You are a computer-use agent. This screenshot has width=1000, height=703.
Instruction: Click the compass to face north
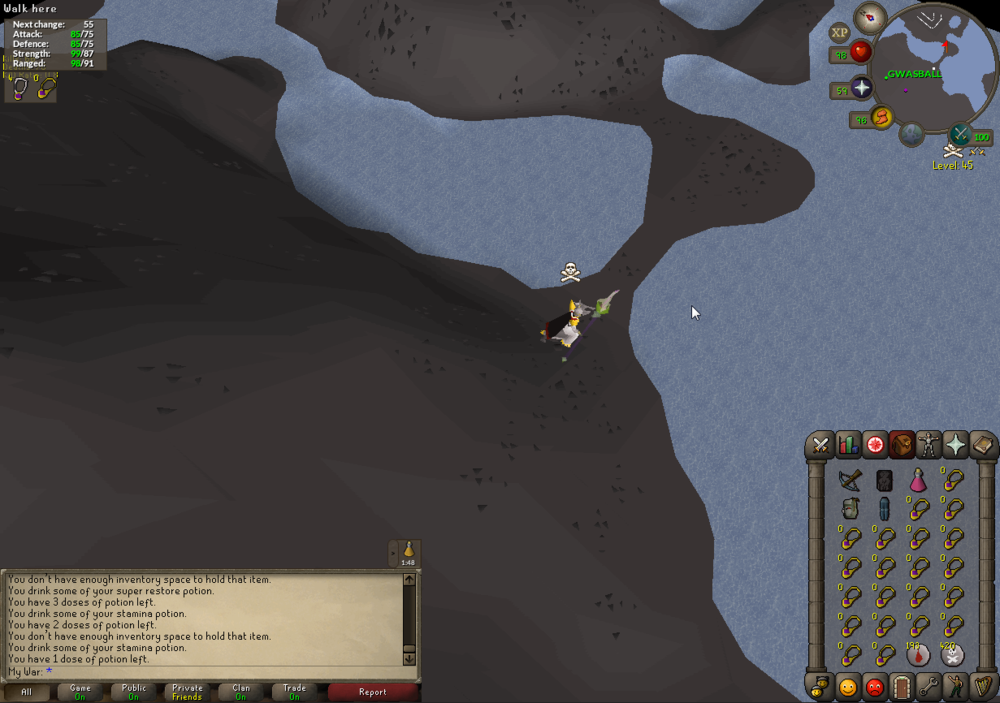[x=872, y=17]
